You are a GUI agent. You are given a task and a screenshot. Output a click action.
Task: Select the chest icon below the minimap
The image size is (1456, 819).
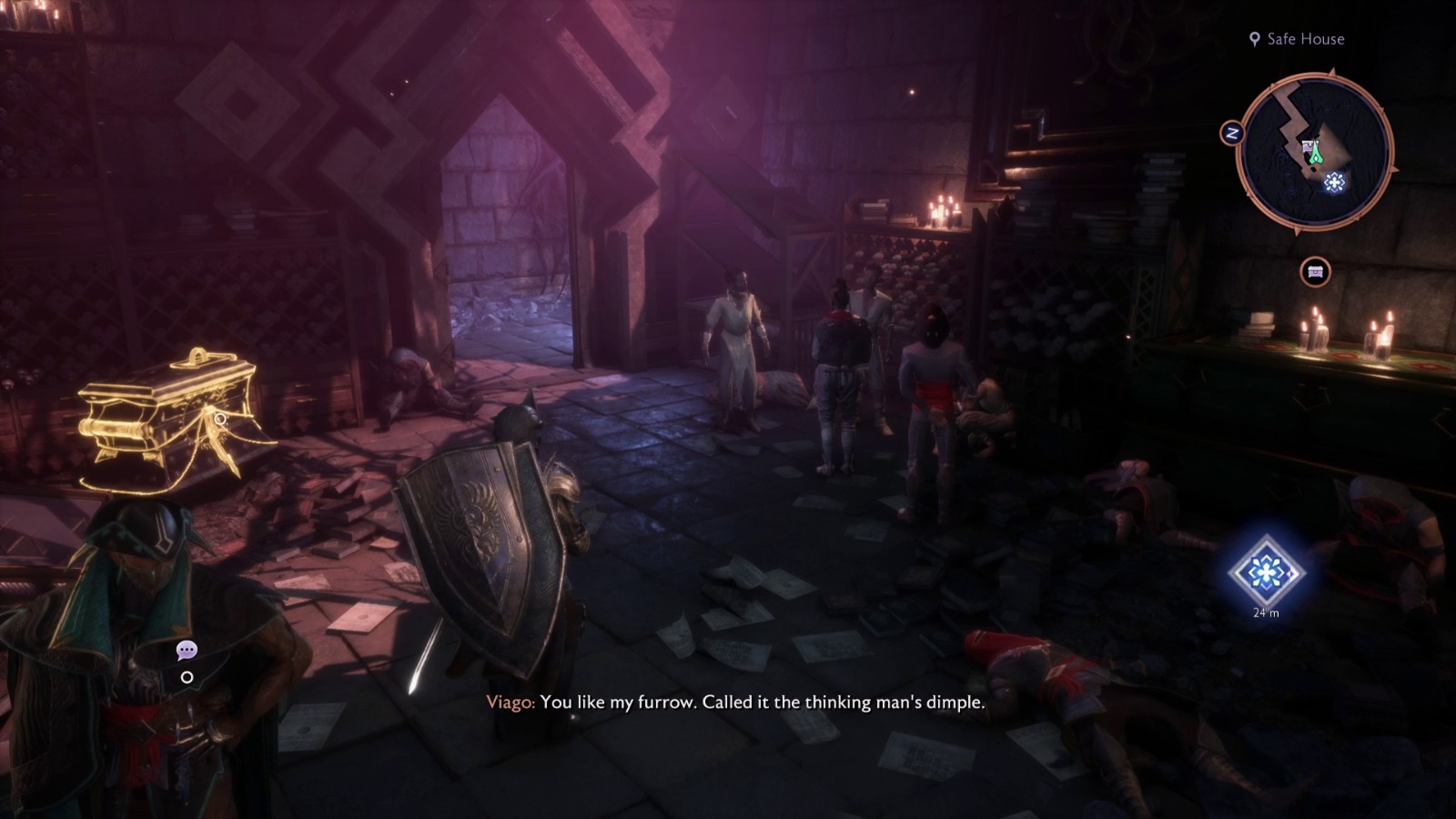tap(1315, 269)
